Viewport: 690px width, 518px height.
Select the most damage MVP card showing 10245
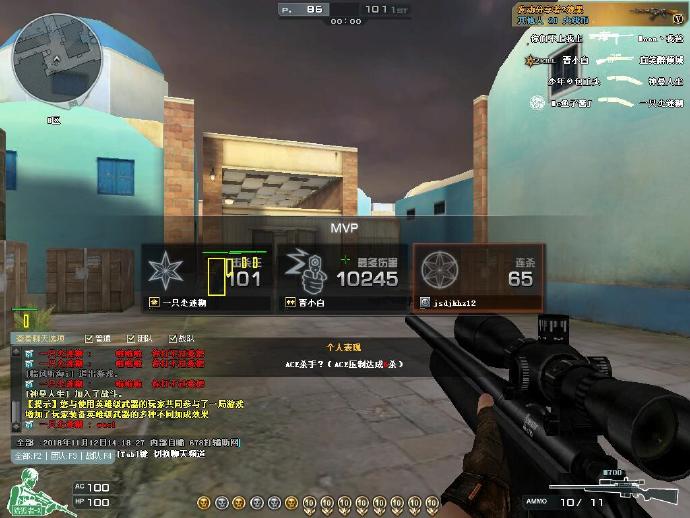click(342, 278)
